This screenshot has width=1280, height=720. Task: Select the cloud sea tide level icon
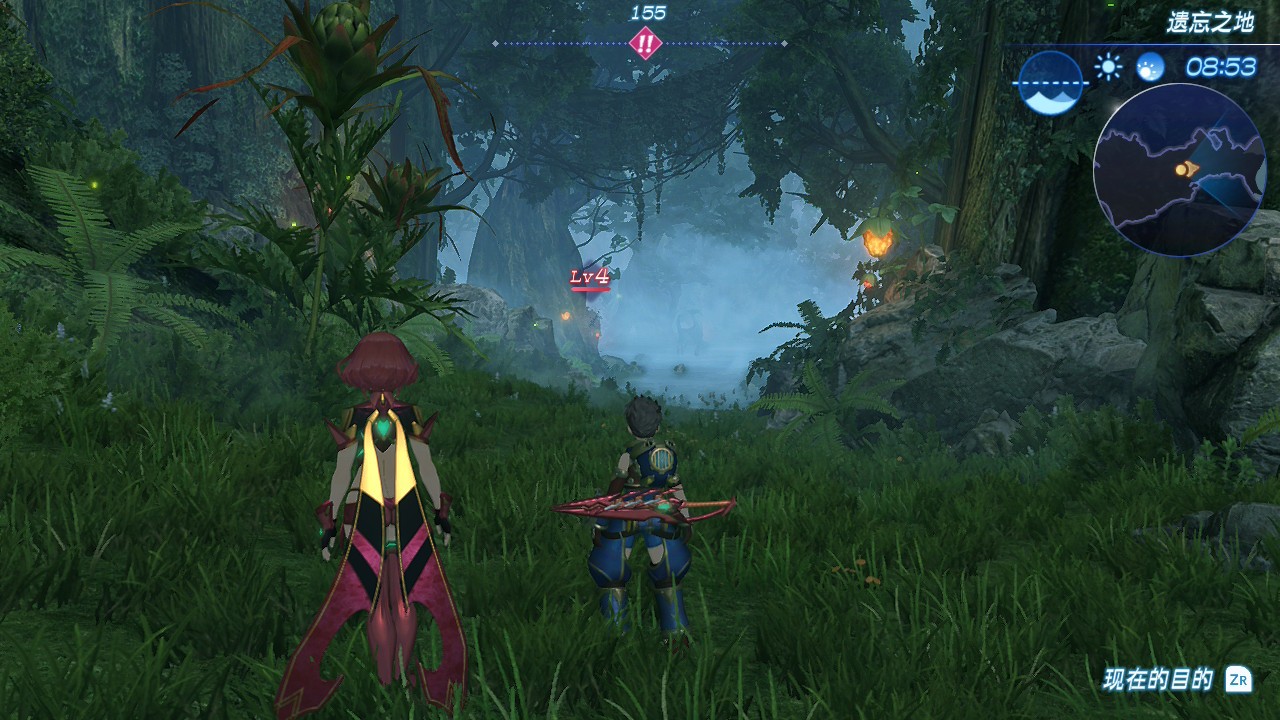[1050, 83]
